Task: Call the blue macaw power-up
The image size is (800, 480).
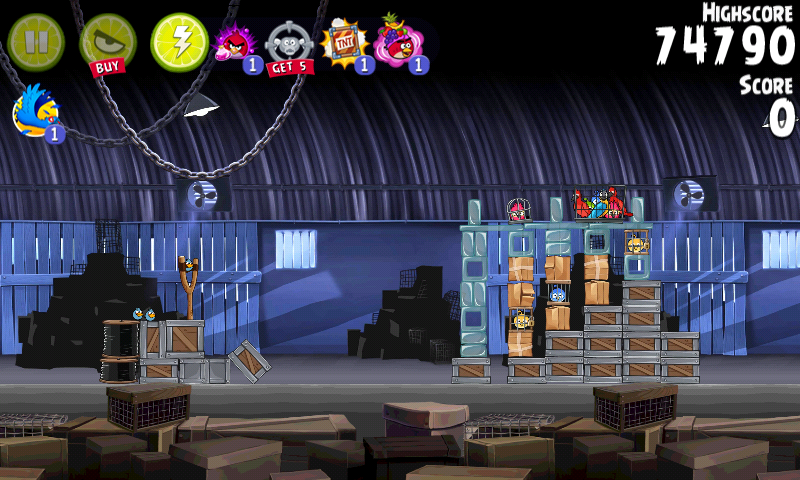Action: coord(37,112)
